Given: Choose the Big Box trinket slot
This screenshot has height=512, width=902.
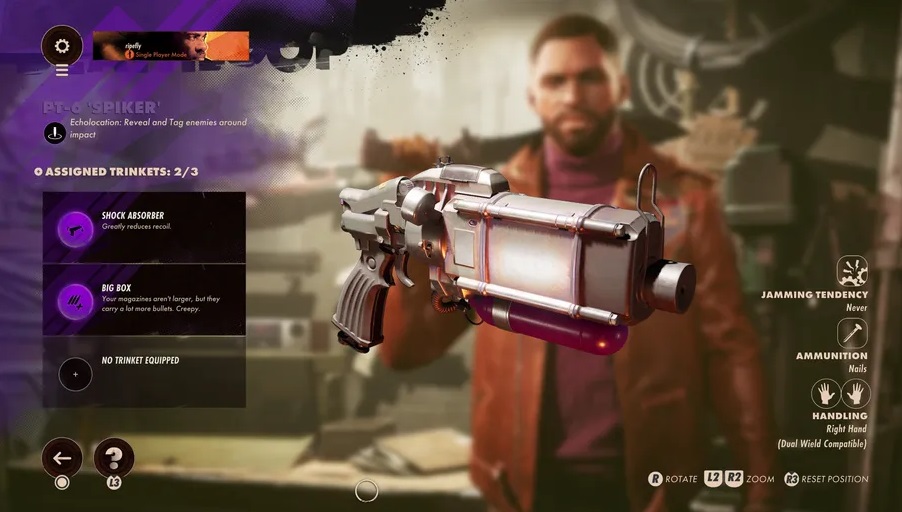Looking at the screenshot, I should (x=144, y=300).
